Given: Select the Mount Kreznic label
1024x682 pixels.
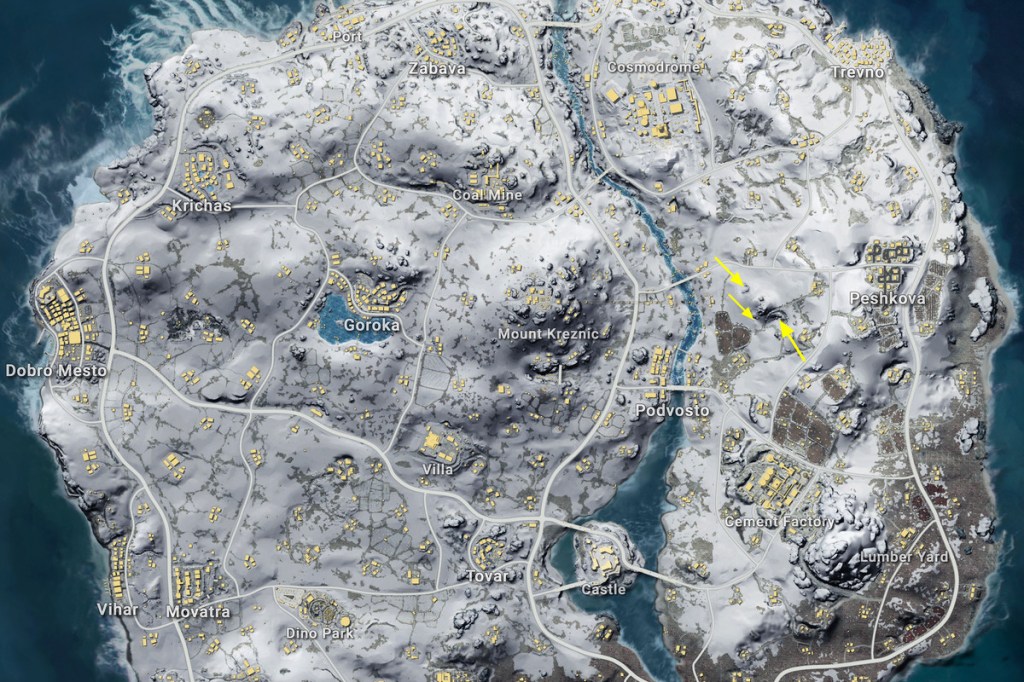Looking at the screenshot, I should click(x=547, y=333).
